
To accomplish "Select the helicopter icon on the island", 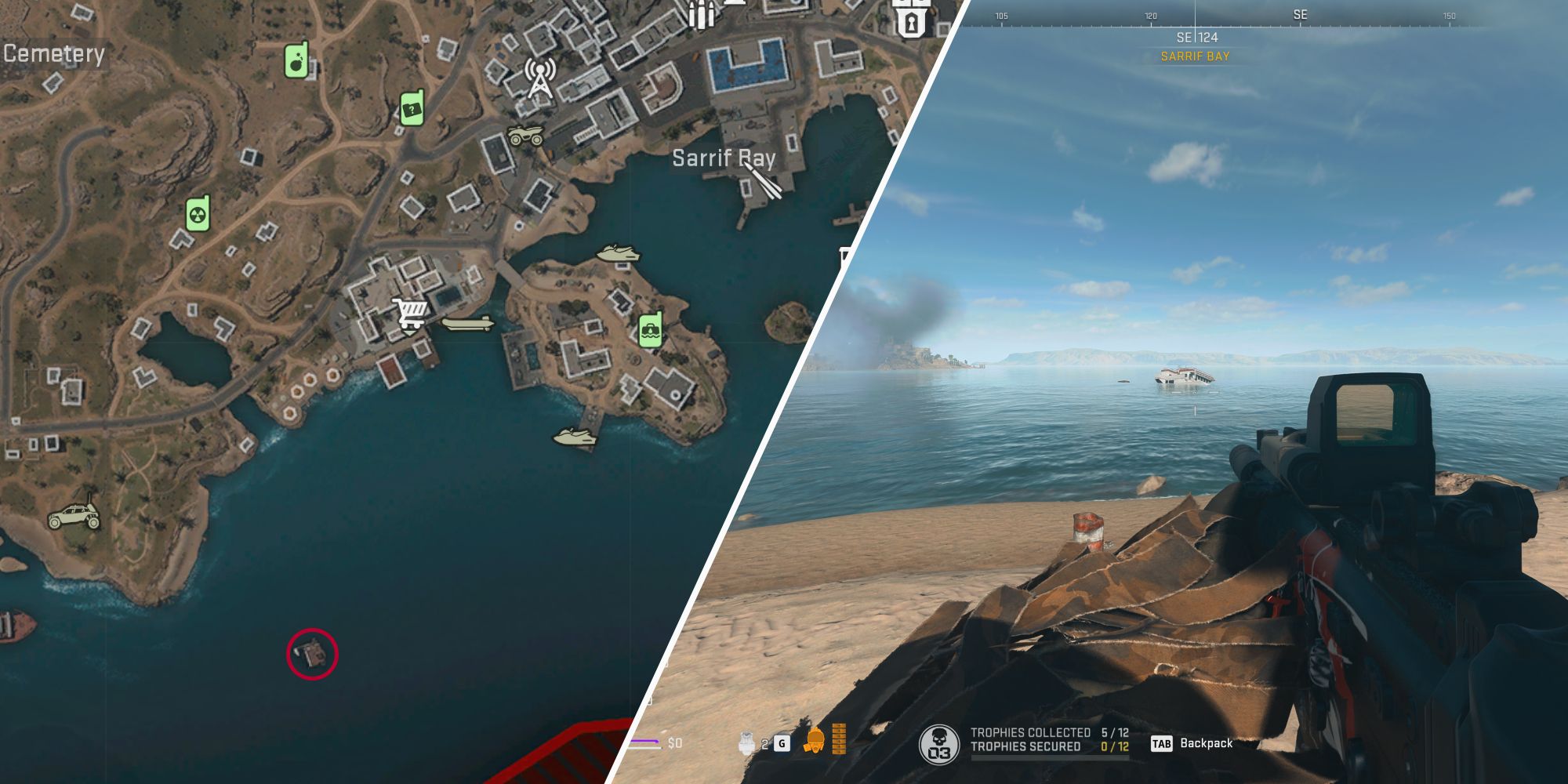I will pyautogui.click(x=619, y=253).
